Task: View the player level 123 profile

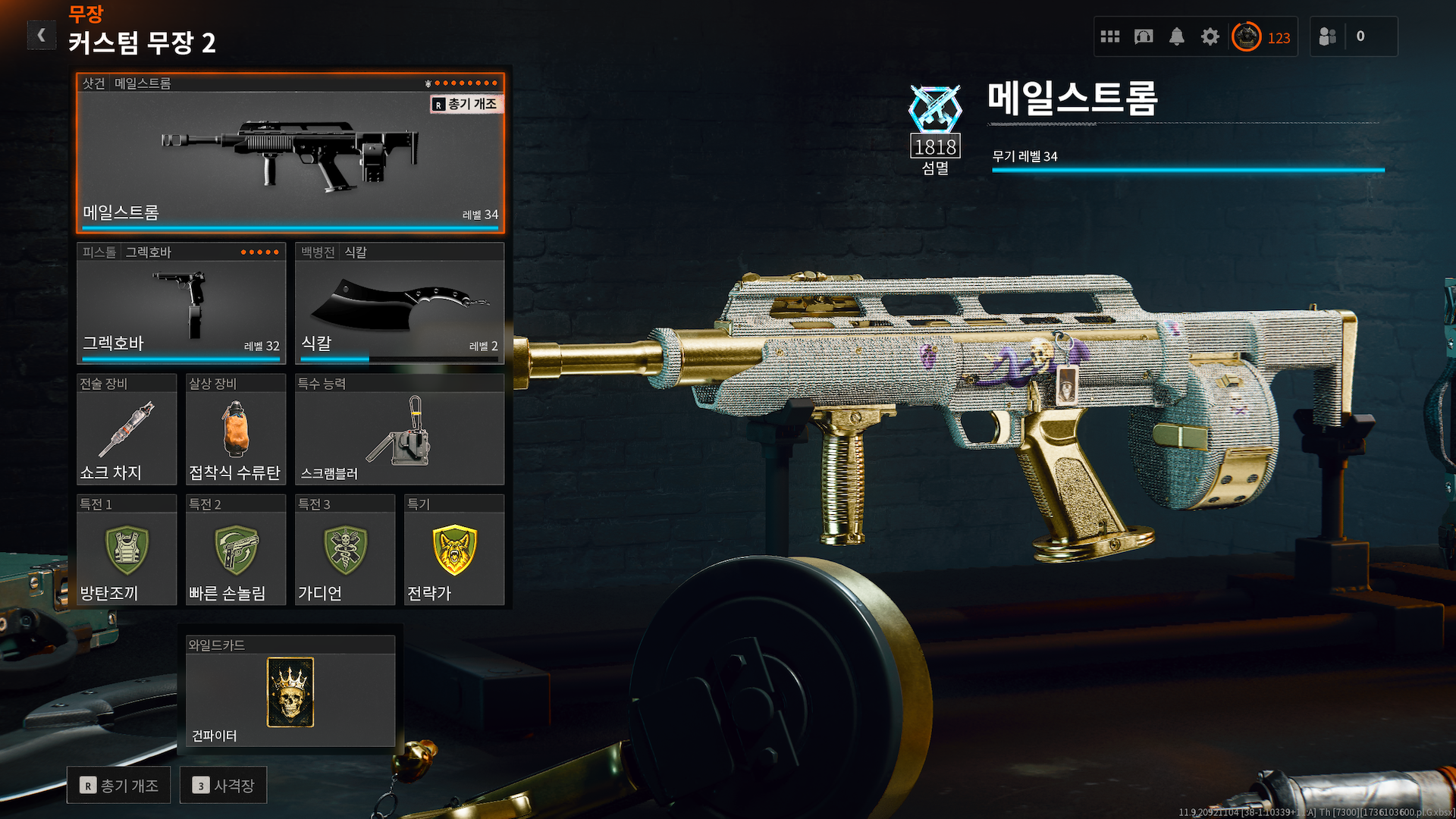Action: tap(1262, 37)
